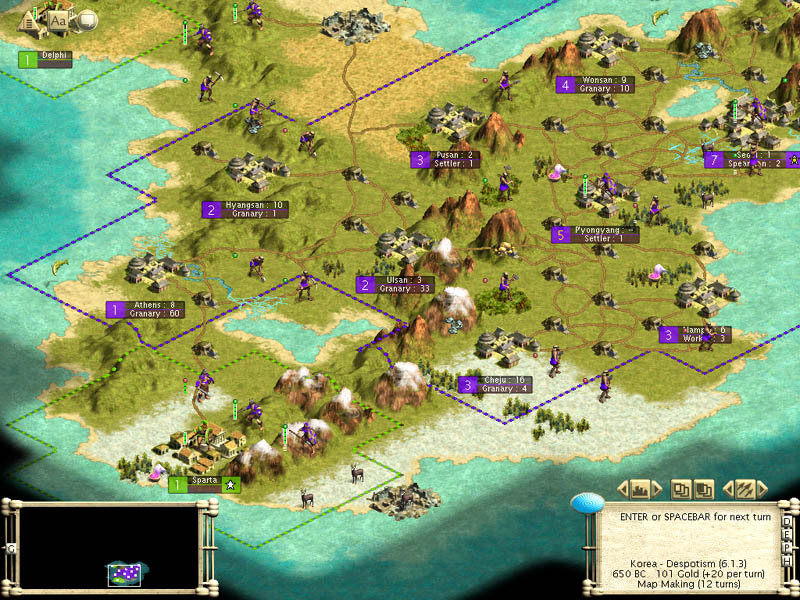This screenshot has height=600, width=800.
Task: Click the outlined overlapping squares button
Action: 681,489
